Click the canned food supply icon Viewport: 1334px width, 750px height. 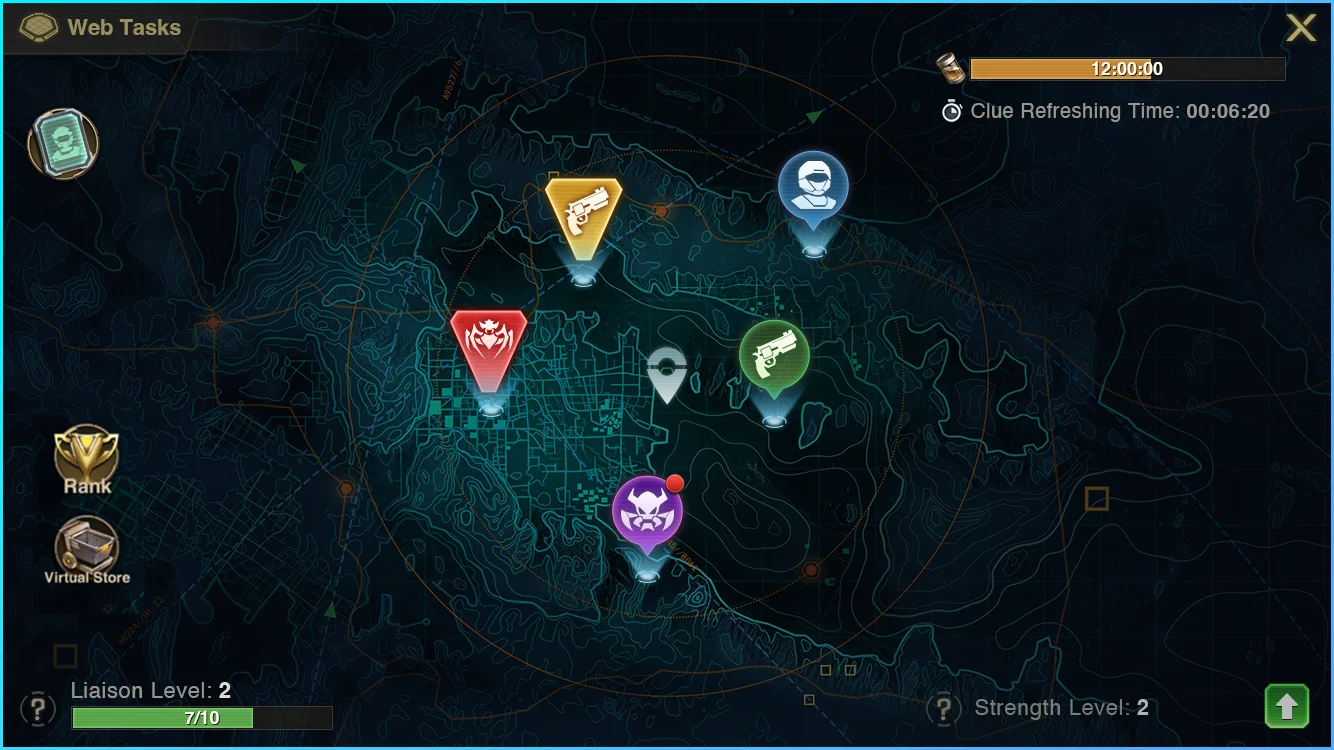point(951,68)
